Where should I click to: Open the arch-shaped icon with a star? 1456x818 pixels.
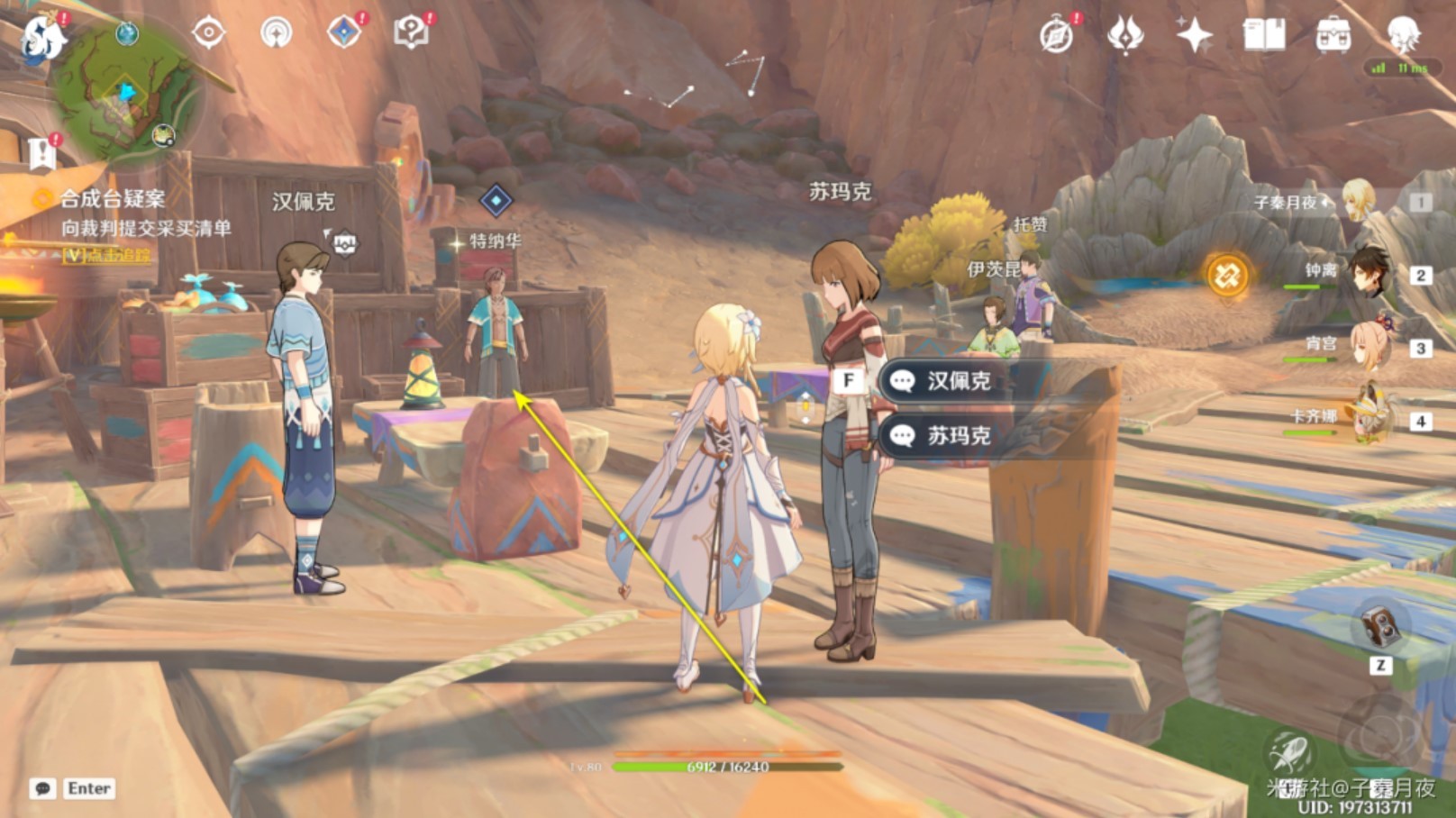(x=276, y=33)
